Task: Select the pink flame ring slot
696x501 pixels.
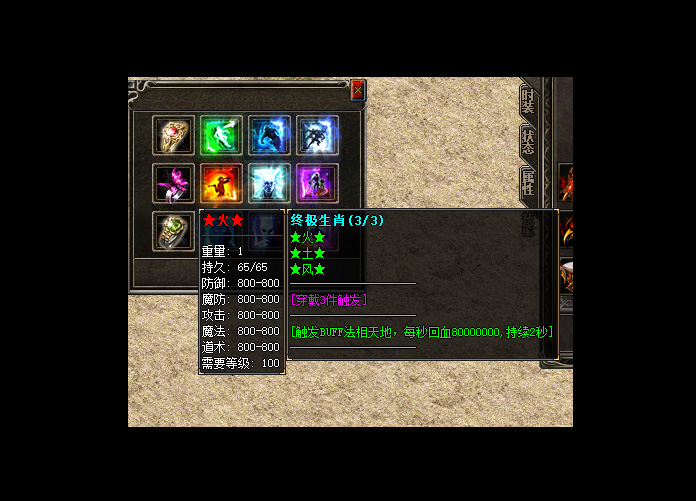Action: 172,183
